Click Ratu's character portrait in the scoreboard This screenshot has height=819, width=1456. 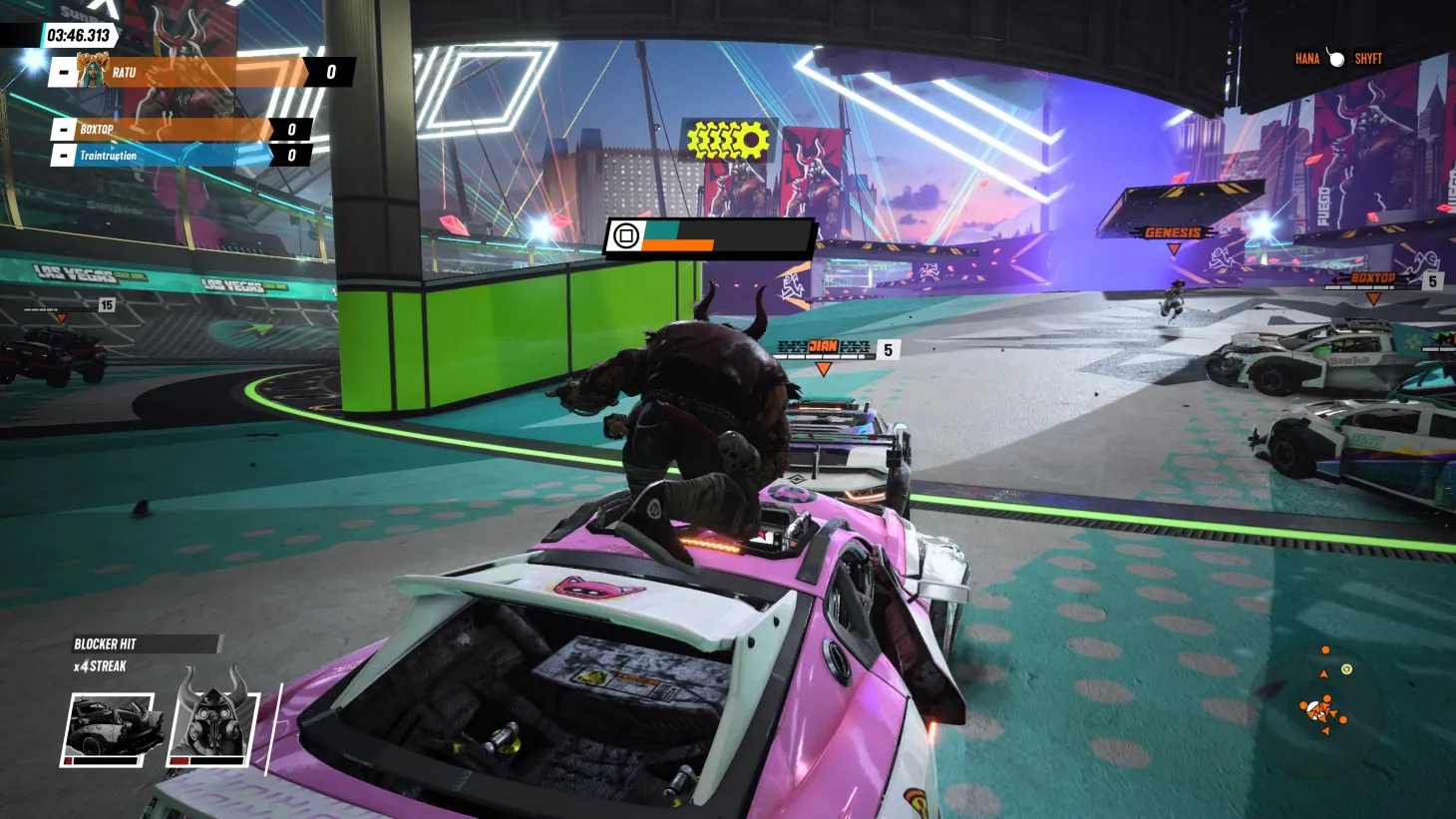tap(94, 72)
